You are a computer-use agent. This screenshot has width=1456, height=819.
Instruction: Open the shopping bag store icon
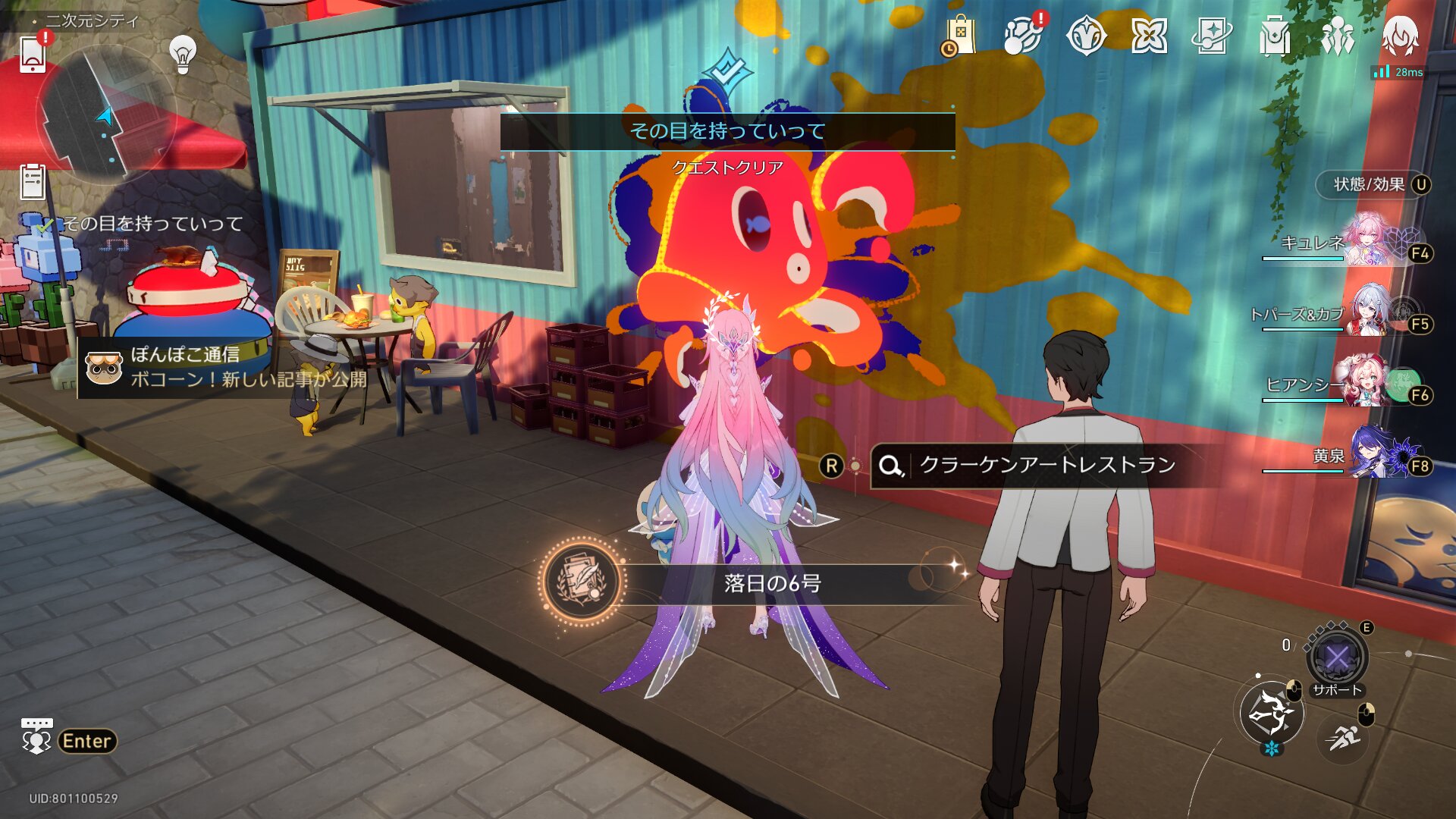pos(960,36)
